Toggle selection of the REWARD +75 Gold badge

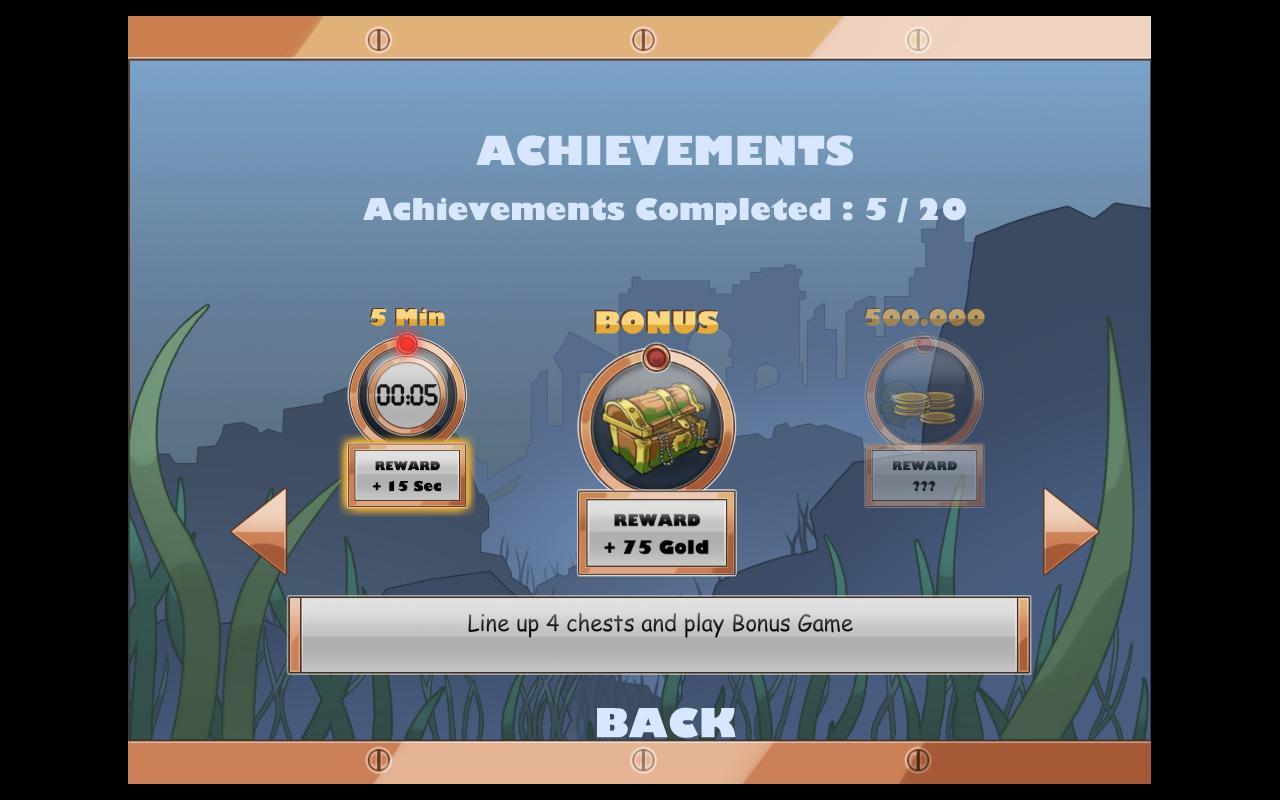657,533
